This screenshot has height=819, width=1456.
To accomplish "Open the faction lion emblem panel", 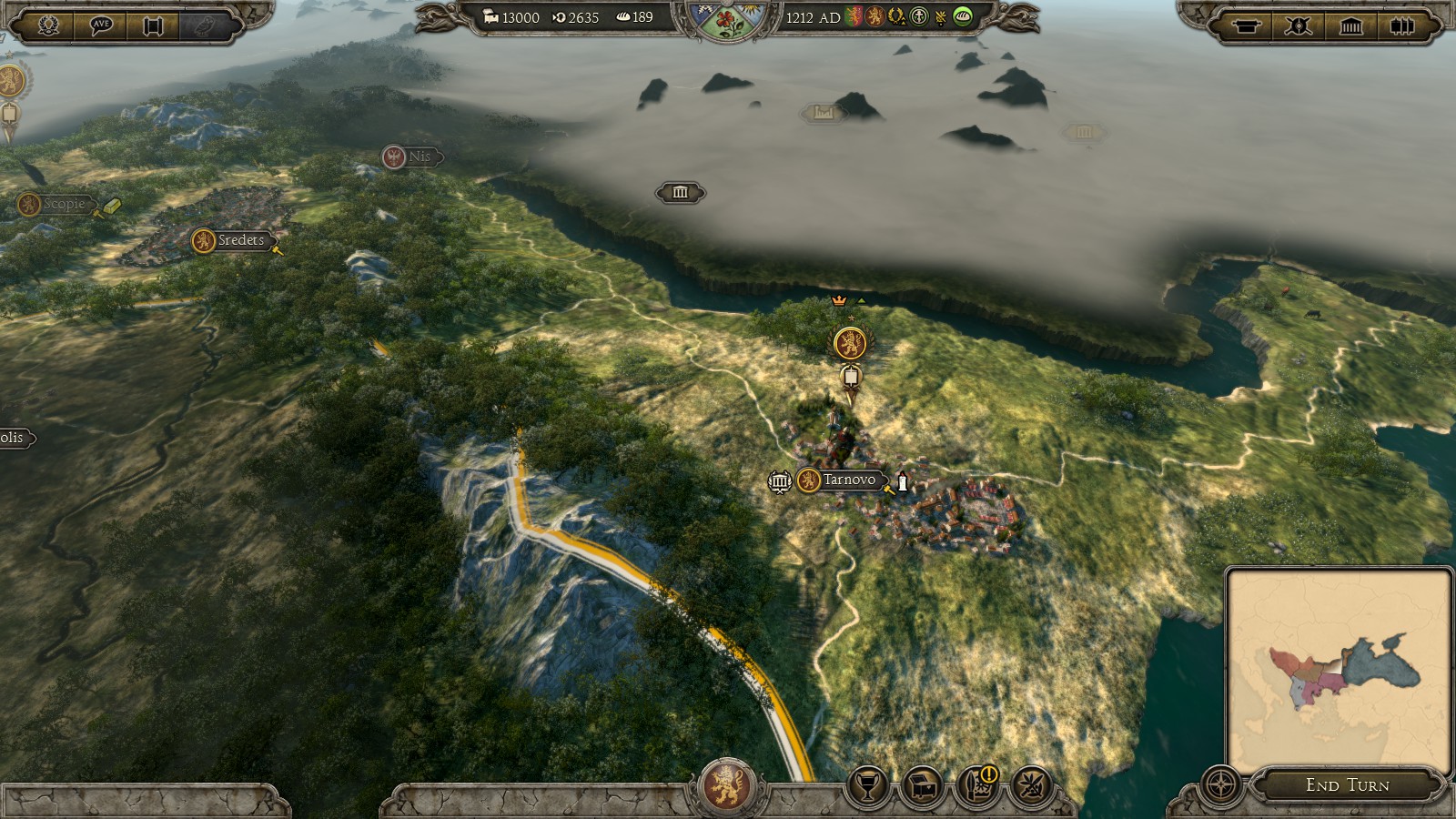I will click(726, 785).
